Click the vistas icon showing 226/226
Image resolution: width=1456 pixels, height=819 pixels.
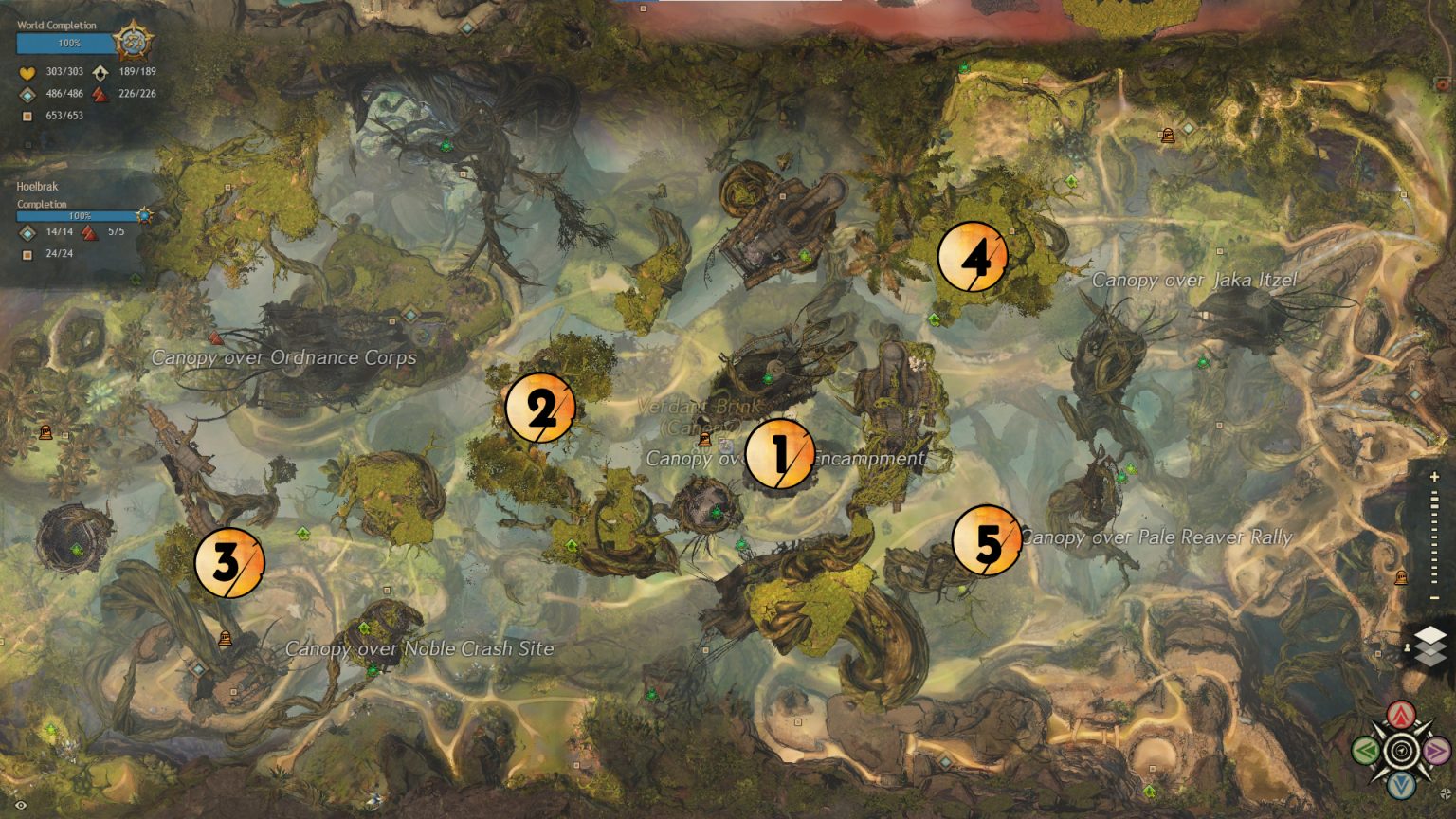(99, 93)
